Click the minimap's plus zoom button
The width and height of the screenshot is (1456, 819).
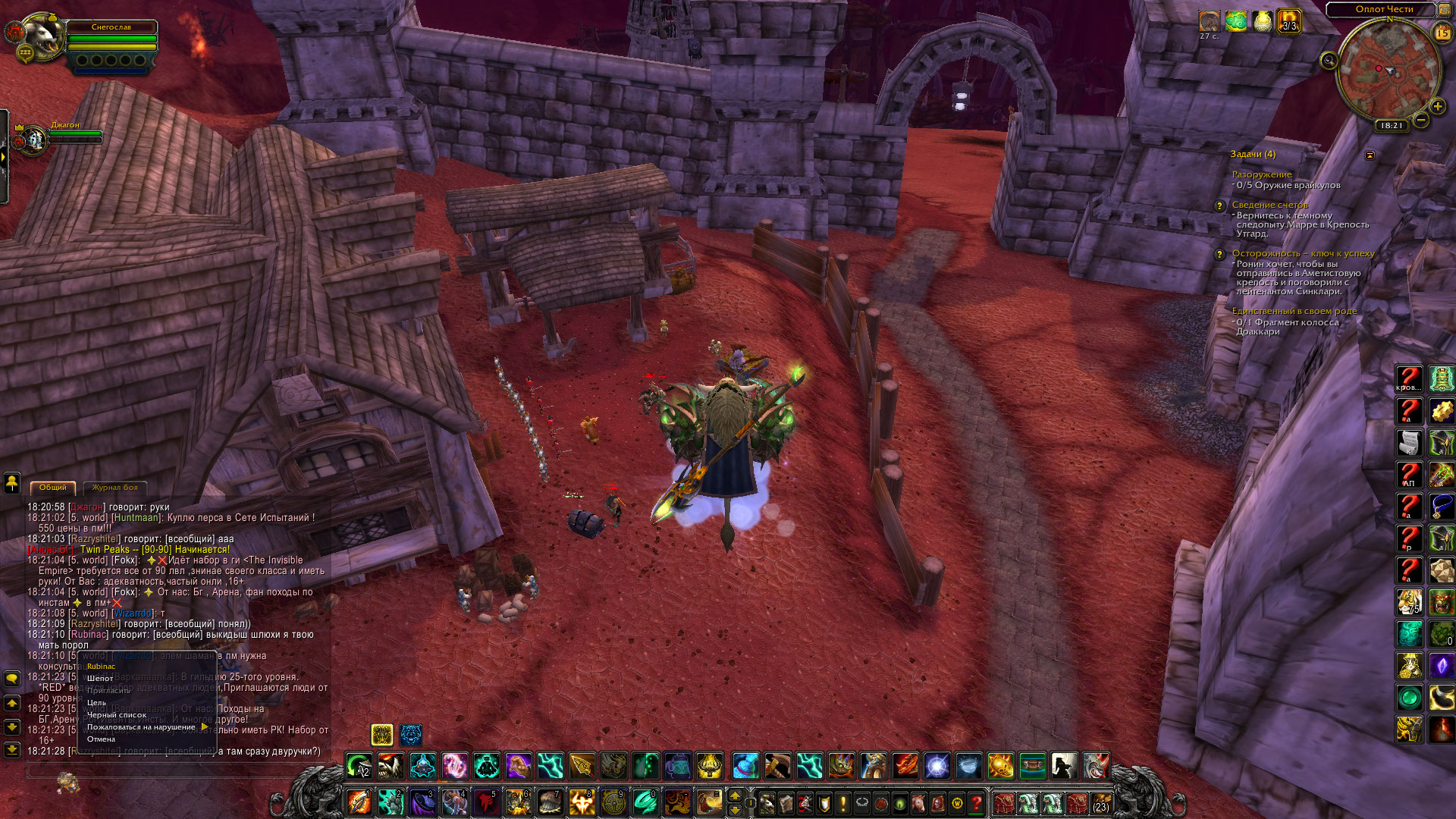pyautogui.click(x=1437, y=107)
